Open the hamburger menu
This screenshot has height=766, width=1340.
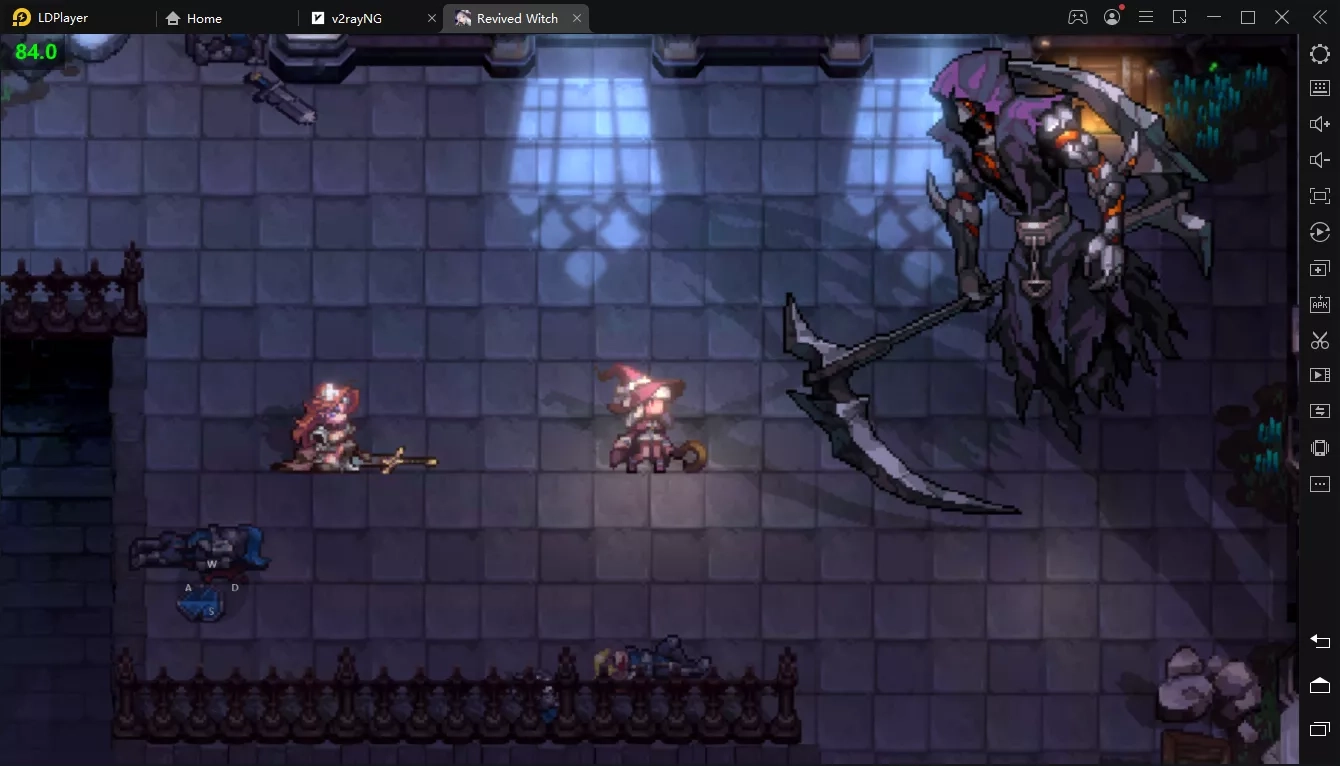point(1146,17)
